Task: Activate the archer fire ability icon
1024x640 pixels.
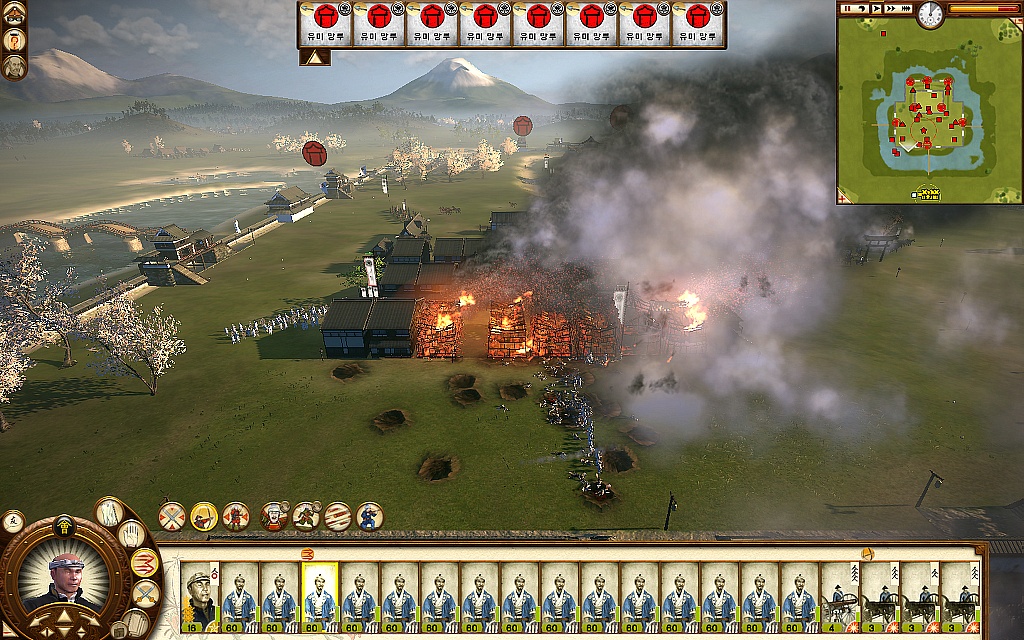Action: coord(204,516)
